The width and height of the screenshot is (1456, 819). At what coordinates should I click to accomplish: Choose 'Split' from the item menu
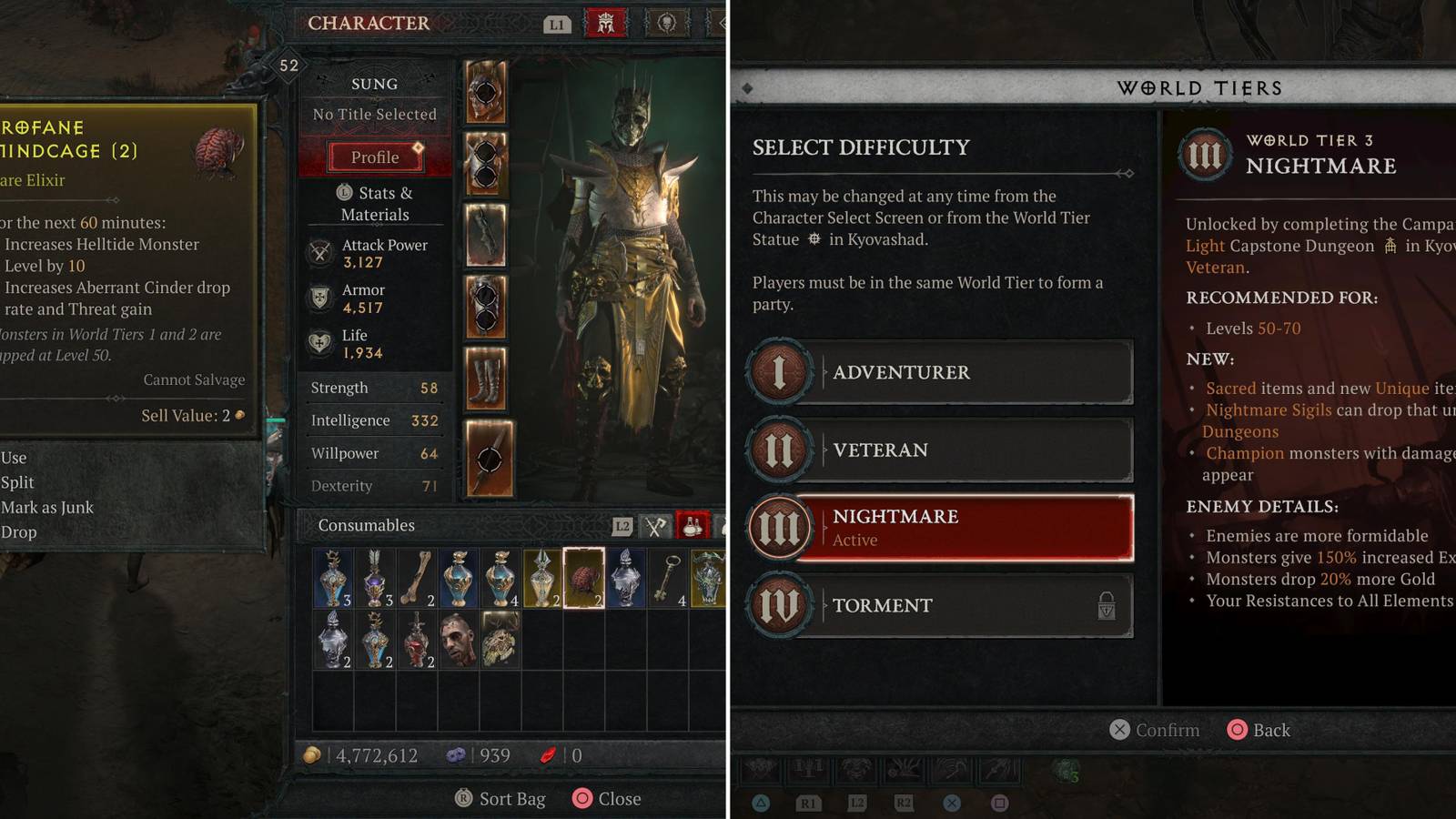17,482
